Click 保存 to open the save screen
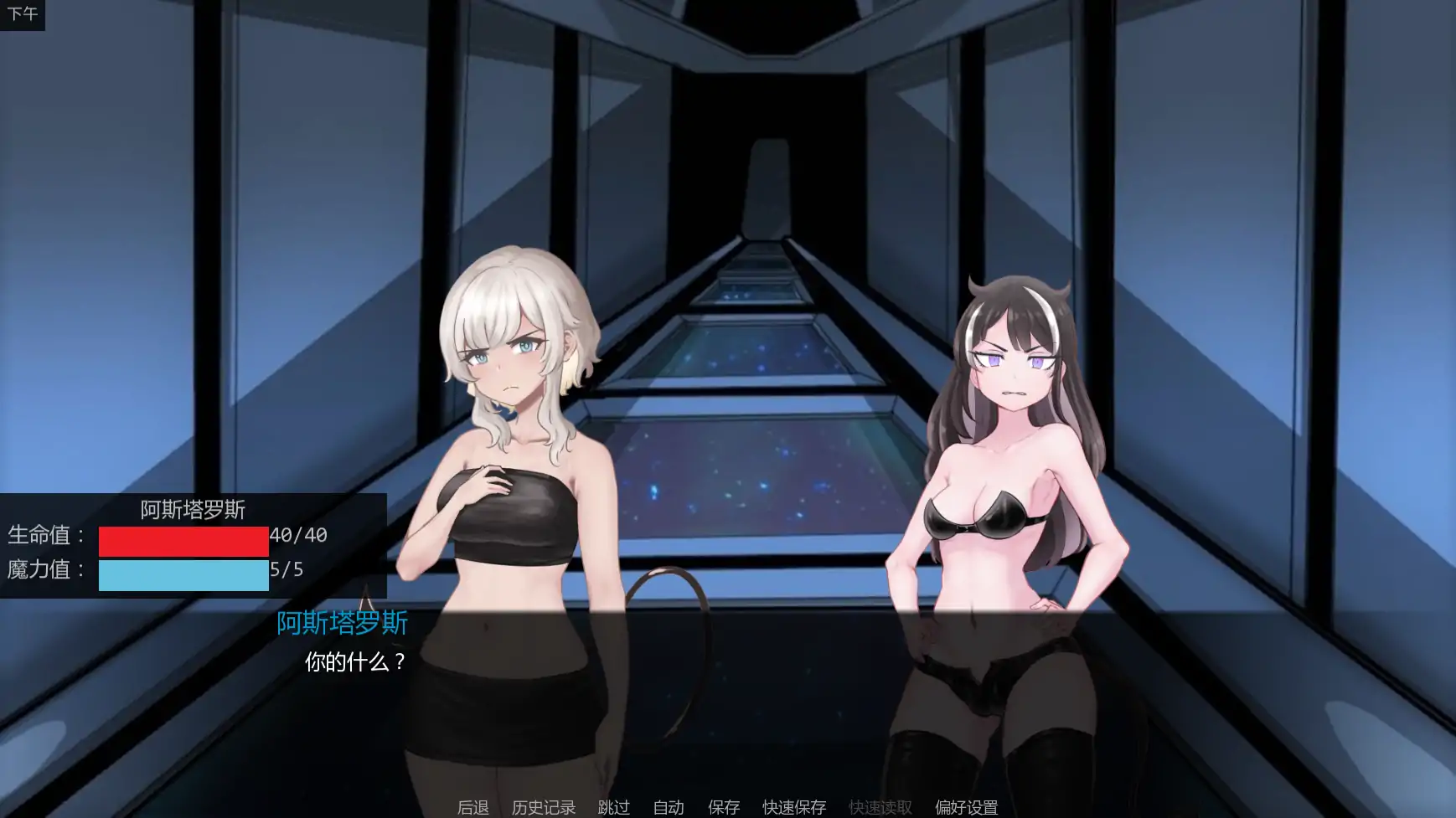Screen dimensions: 1456x818 pos(724,807)
